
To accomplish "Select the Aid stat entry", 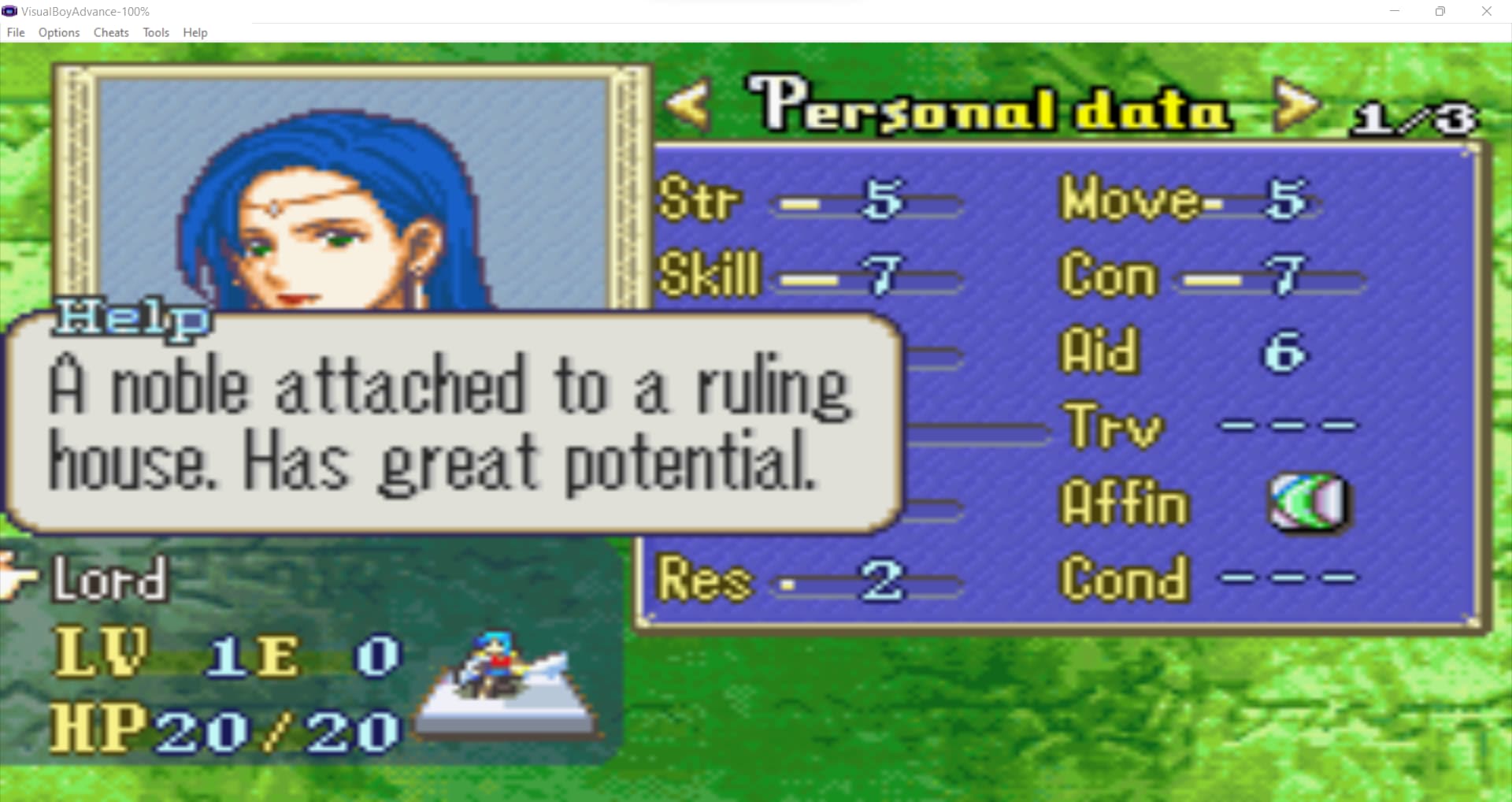I will (x=1100, y=351).
